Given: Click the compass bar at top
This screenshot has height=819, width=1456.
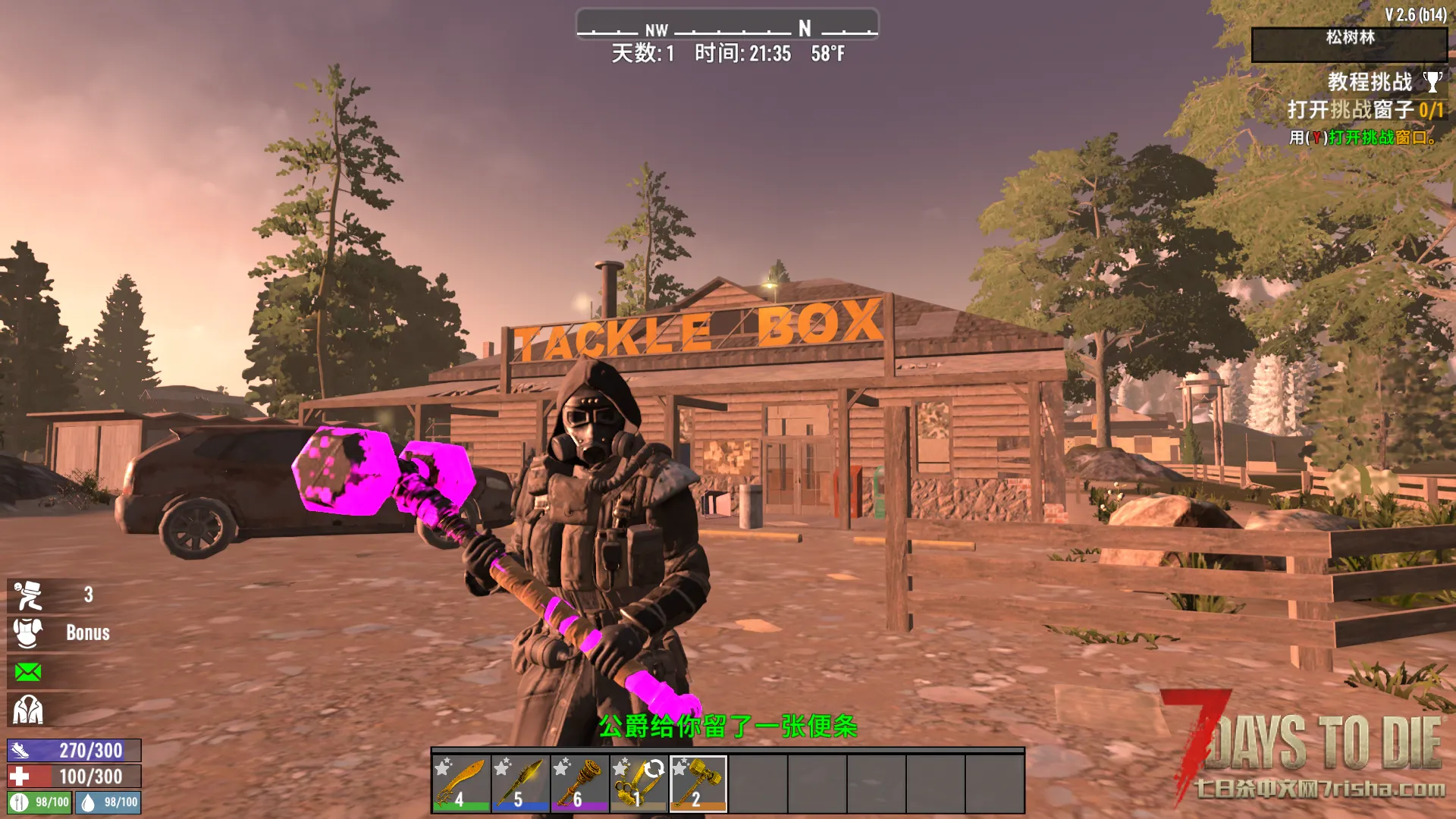Looking at the screenshot, I should (727, 29).
